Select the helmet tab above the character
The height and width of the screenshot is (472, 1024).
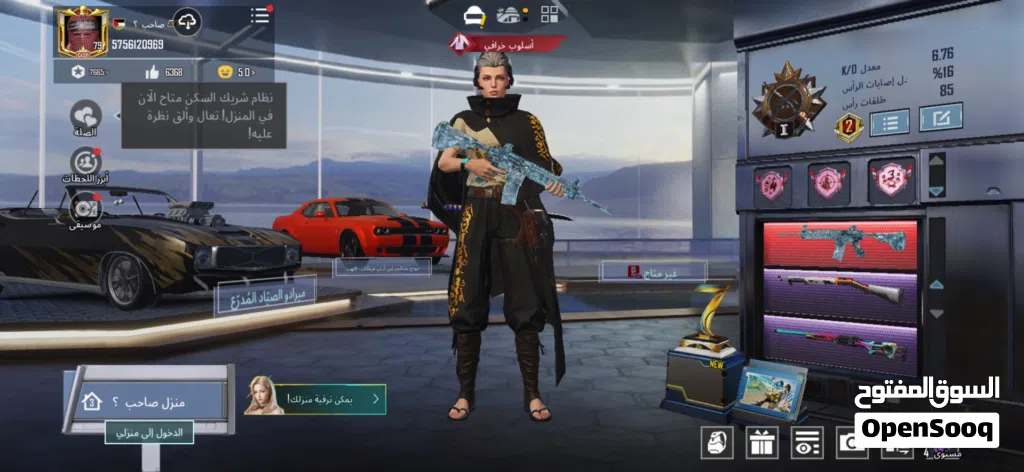point(474,14)
